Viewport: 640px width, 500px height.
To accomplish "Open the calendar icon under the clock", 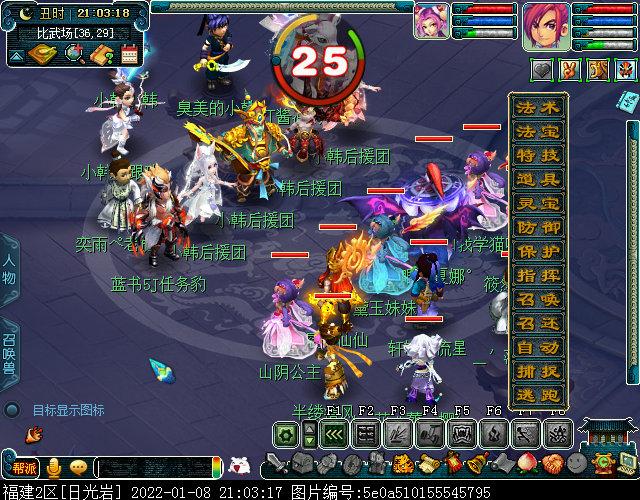I will click(129, 55).
